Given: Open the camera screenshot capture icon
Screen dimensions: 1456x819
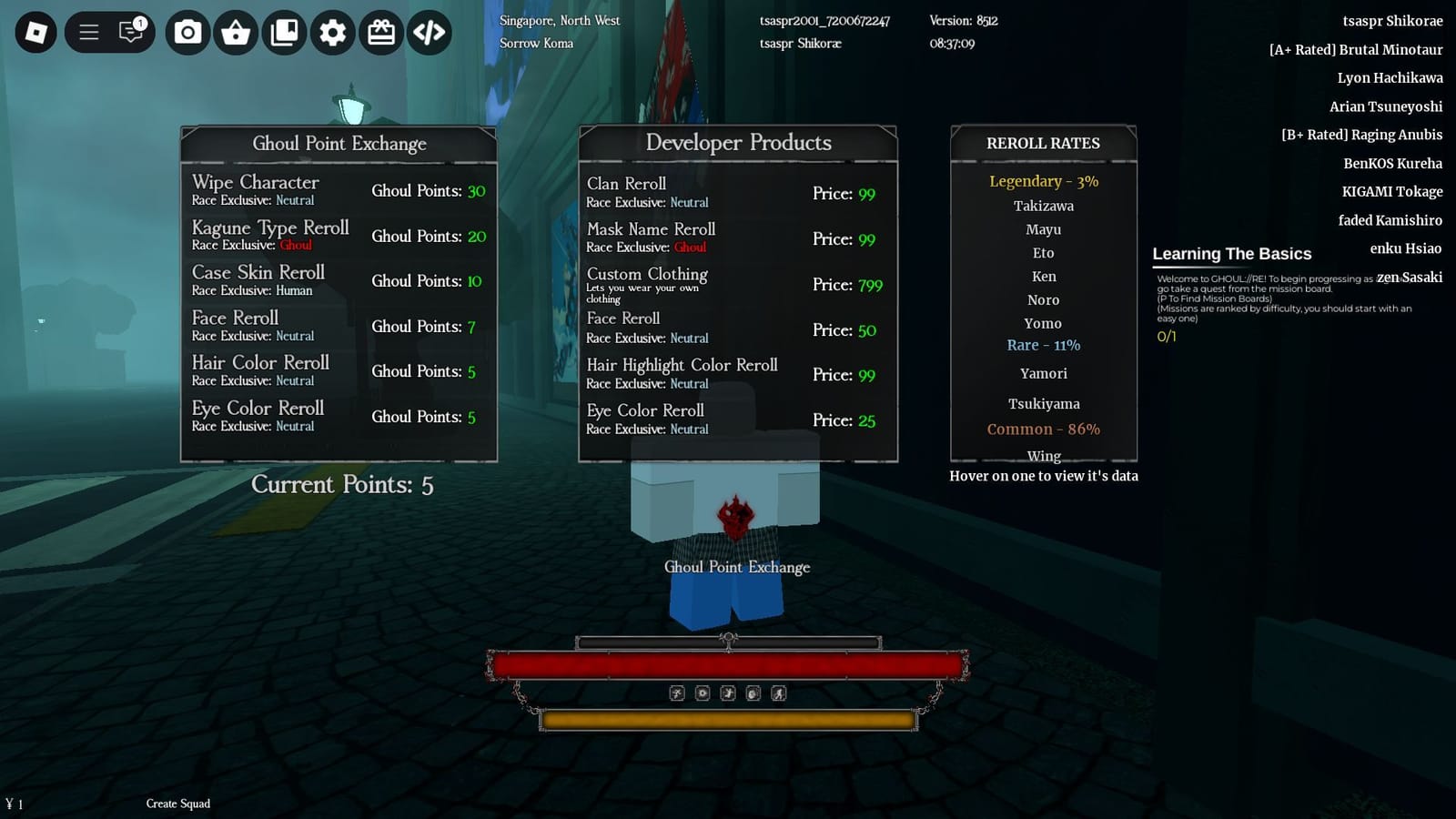Looking at the screenshot, I should [187, 31].
